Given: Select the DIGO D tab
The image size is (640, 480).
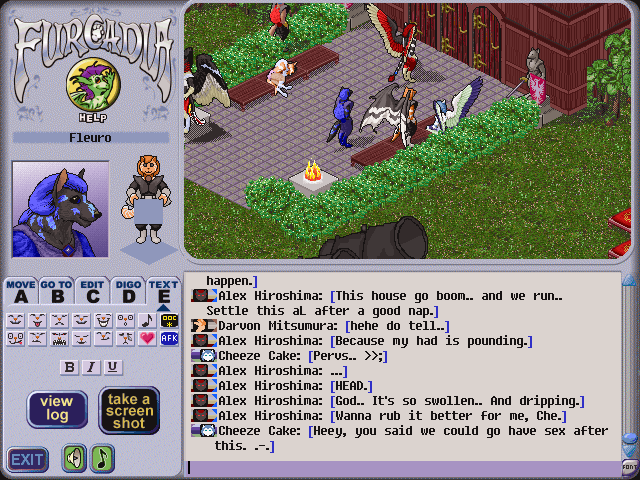Looking at the screenshot, I should tap(128, 291).
